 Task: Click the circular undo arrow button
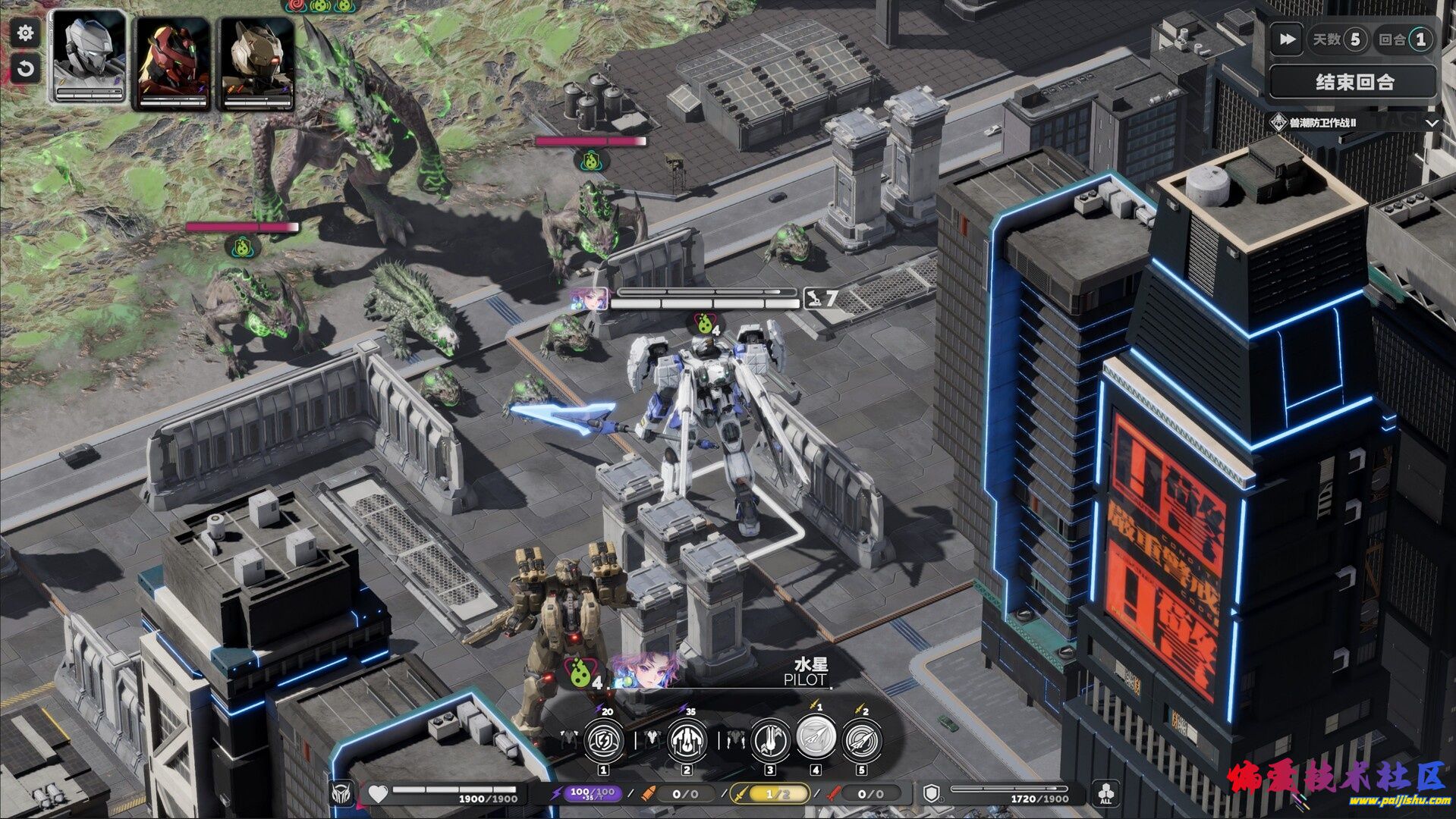[25, 69]
